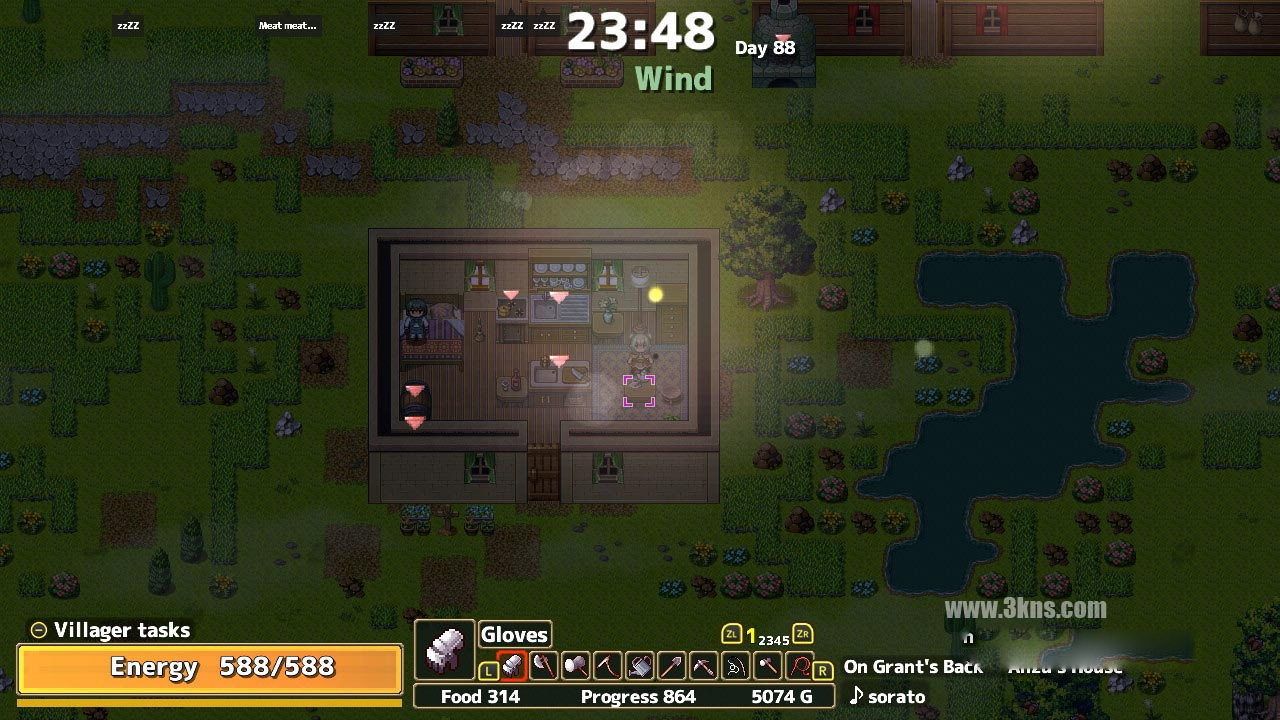
Task: Choose the small hammer tool slot
Action: point(768,665)
